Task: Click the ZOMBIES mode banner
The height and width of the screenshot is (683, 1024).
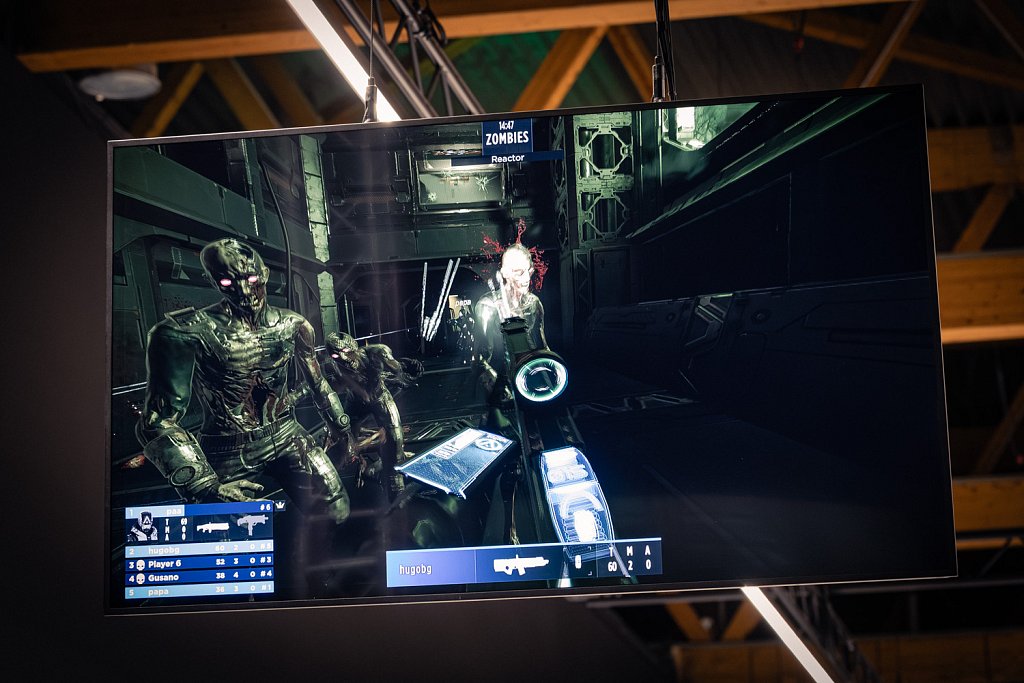Action: 508,138
